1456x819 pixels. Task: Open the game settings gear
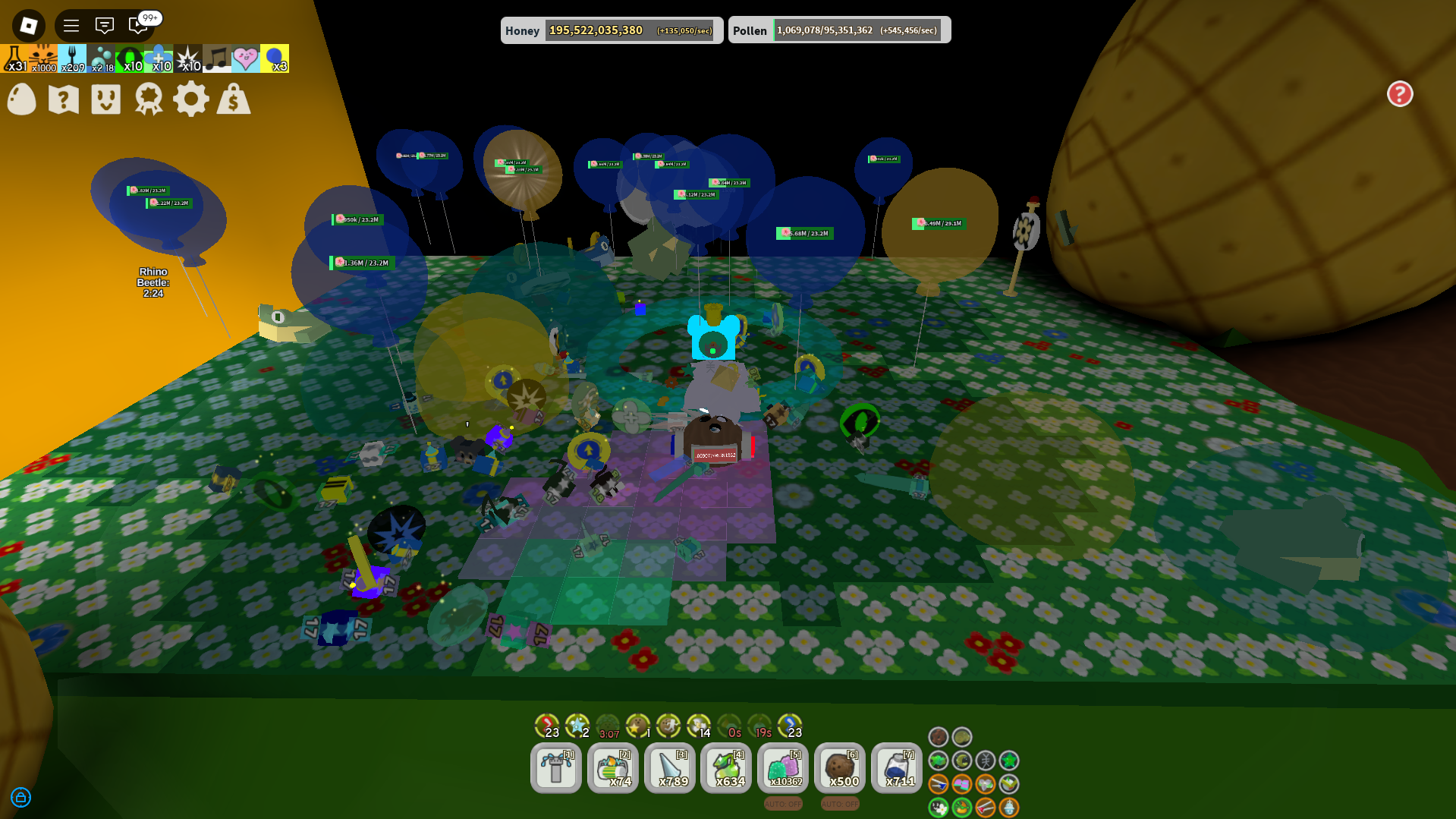(x=191, y=99)
